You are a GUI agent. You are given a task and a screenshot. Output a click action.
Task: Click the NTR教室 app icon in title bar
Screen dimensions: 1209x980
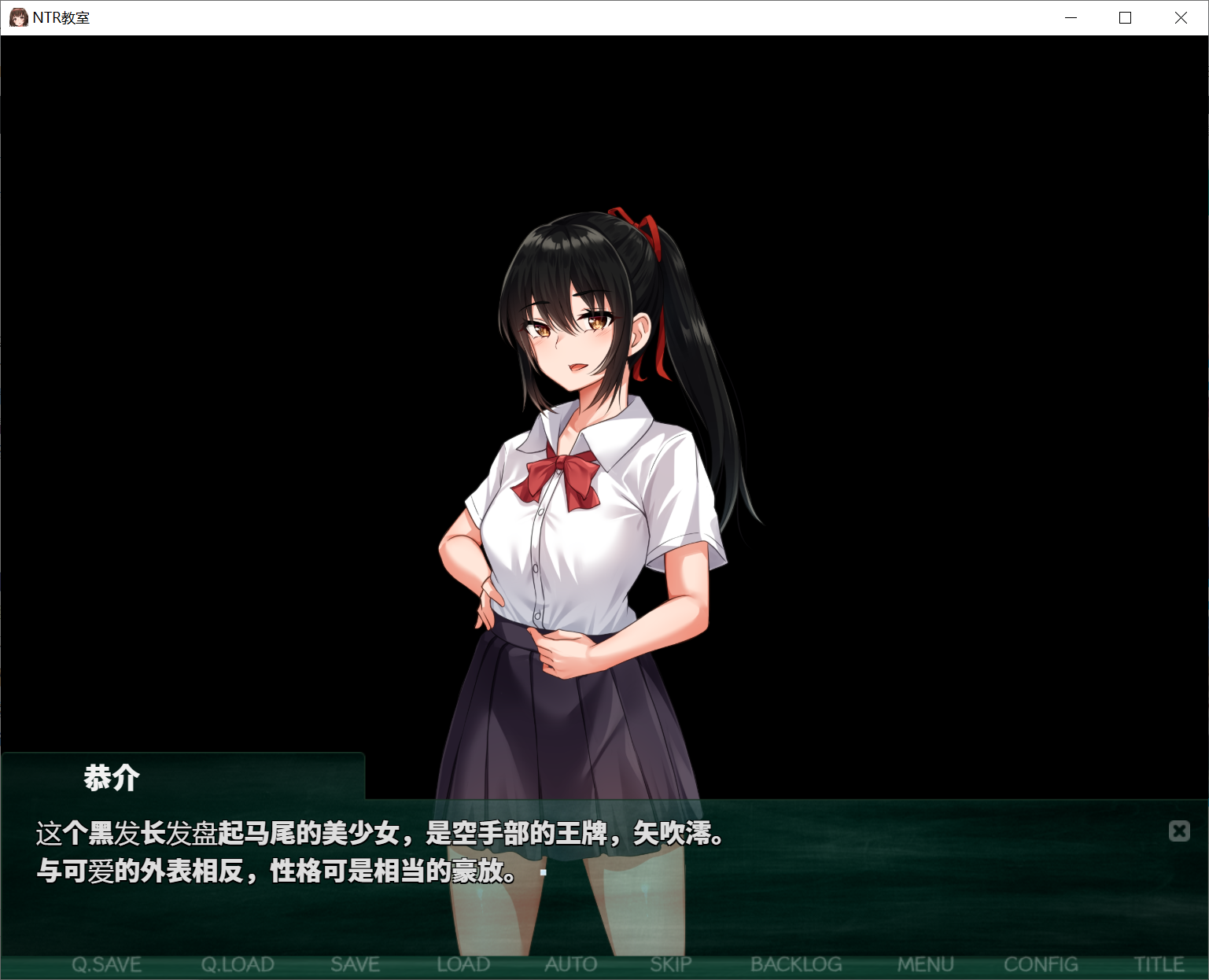[x=18, y=17]
